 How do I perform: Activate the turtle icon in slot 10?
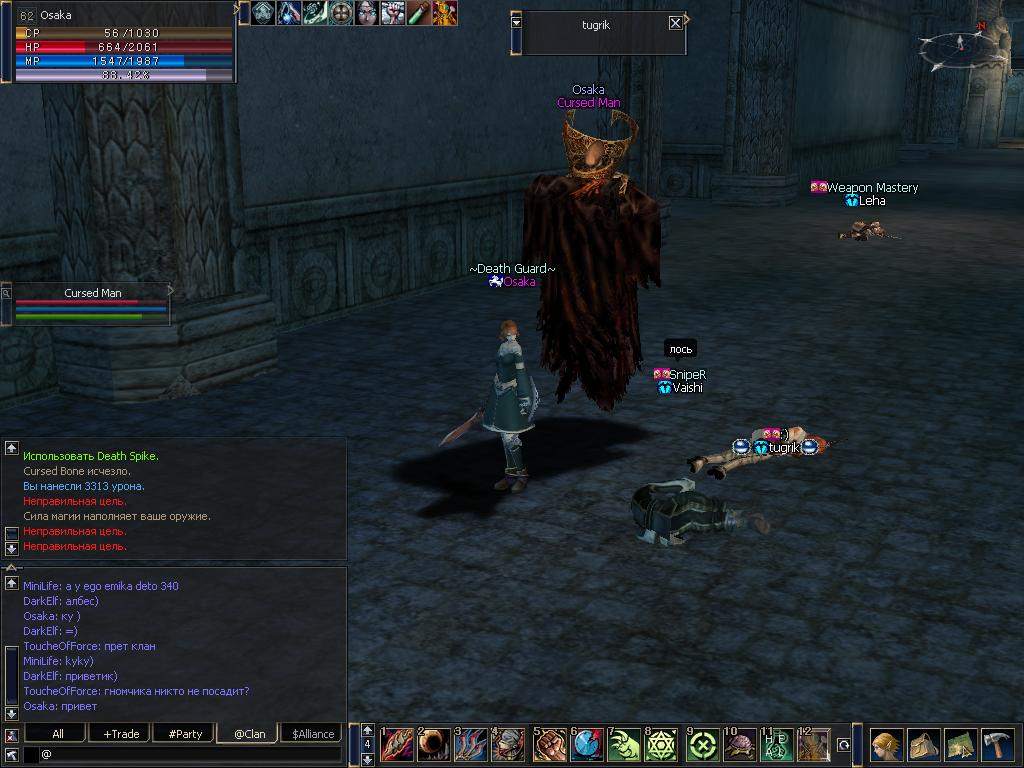tap(737, 744)
